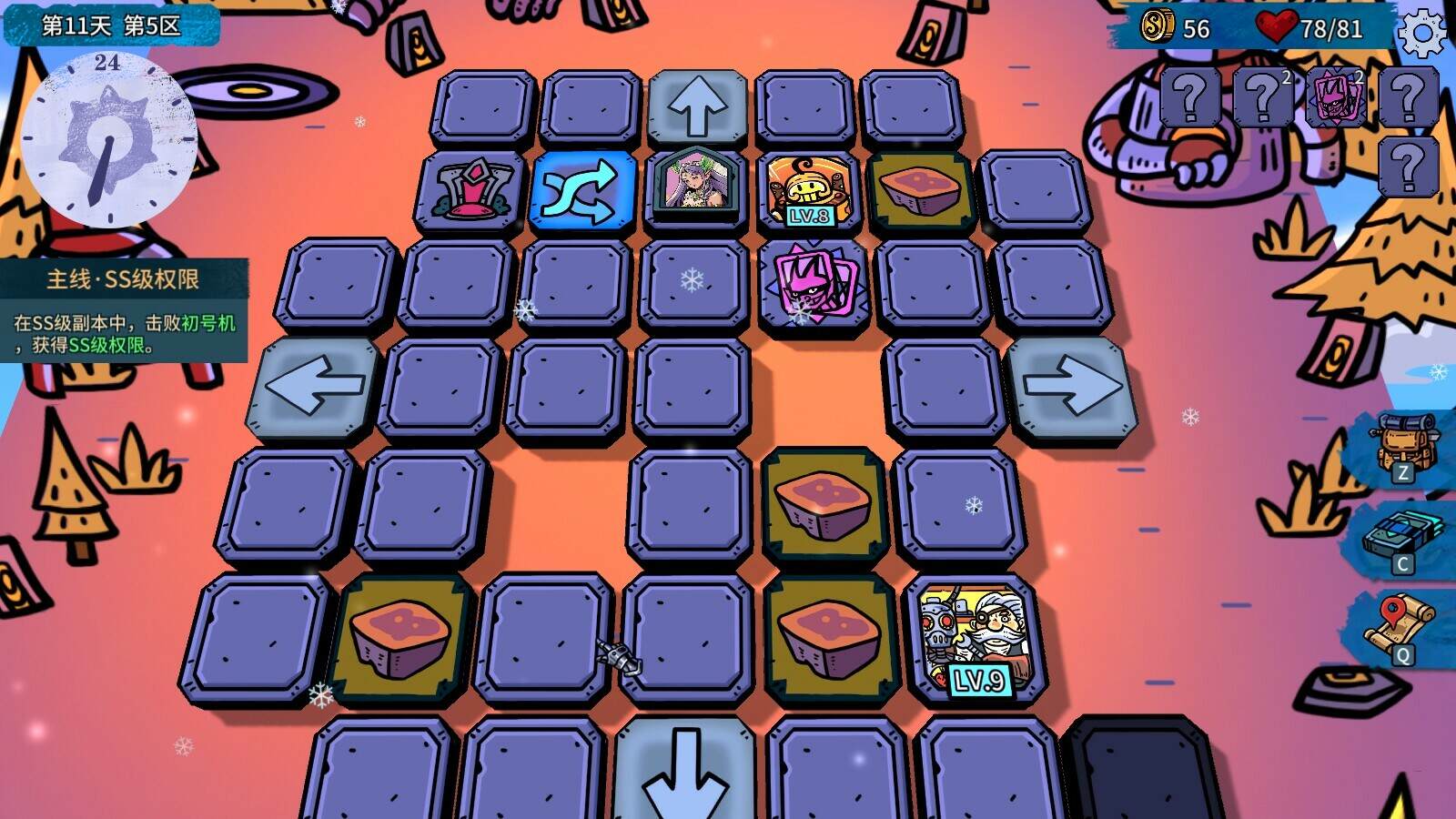1456x819 pixels.
Task: Select the purple-haired heroine portrait tile
Action: (x=697, y=189)
